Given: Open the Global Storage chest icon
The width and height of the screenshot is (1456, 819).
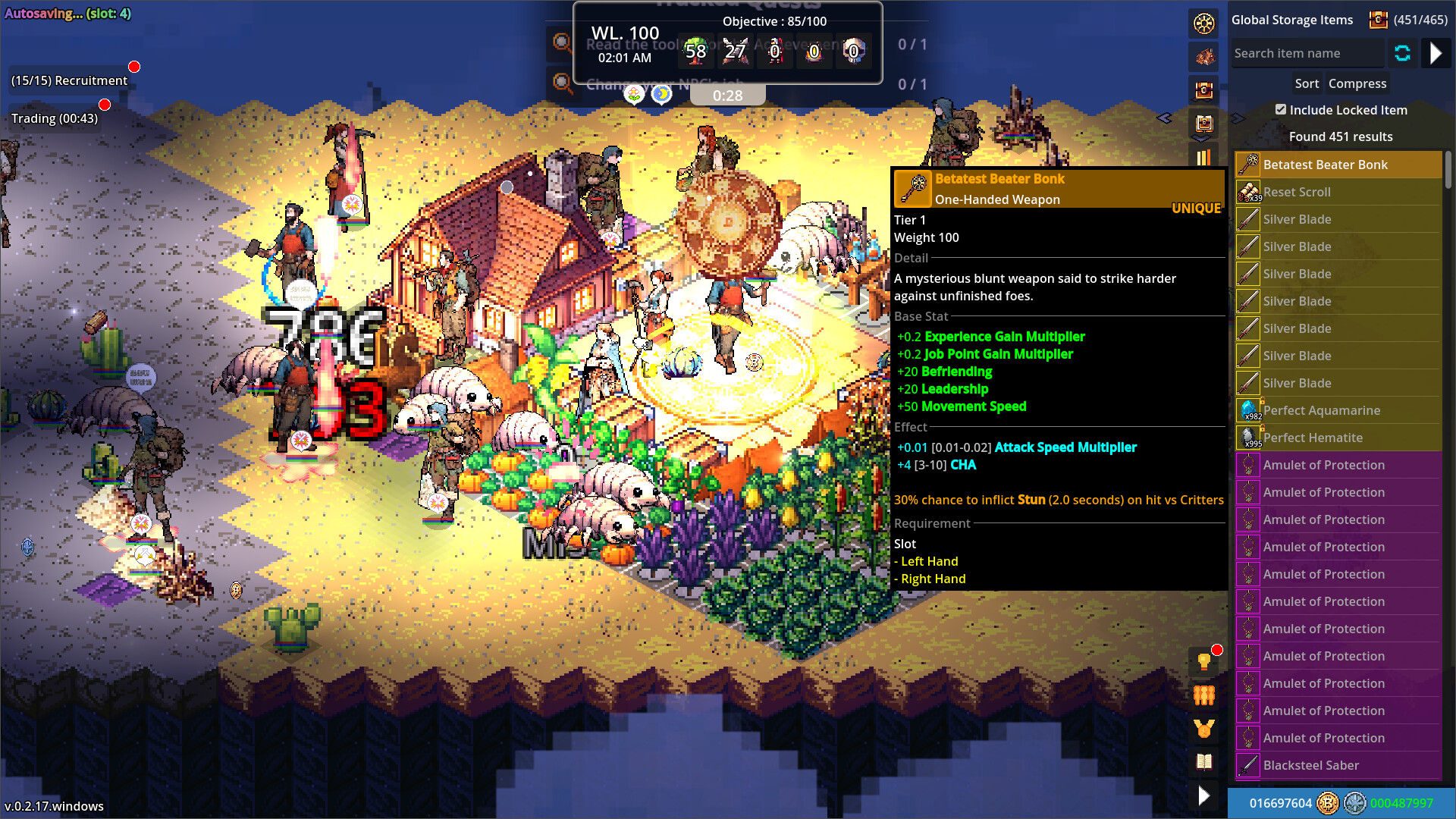Looking at the screenshot, I should coord(1204,89).
